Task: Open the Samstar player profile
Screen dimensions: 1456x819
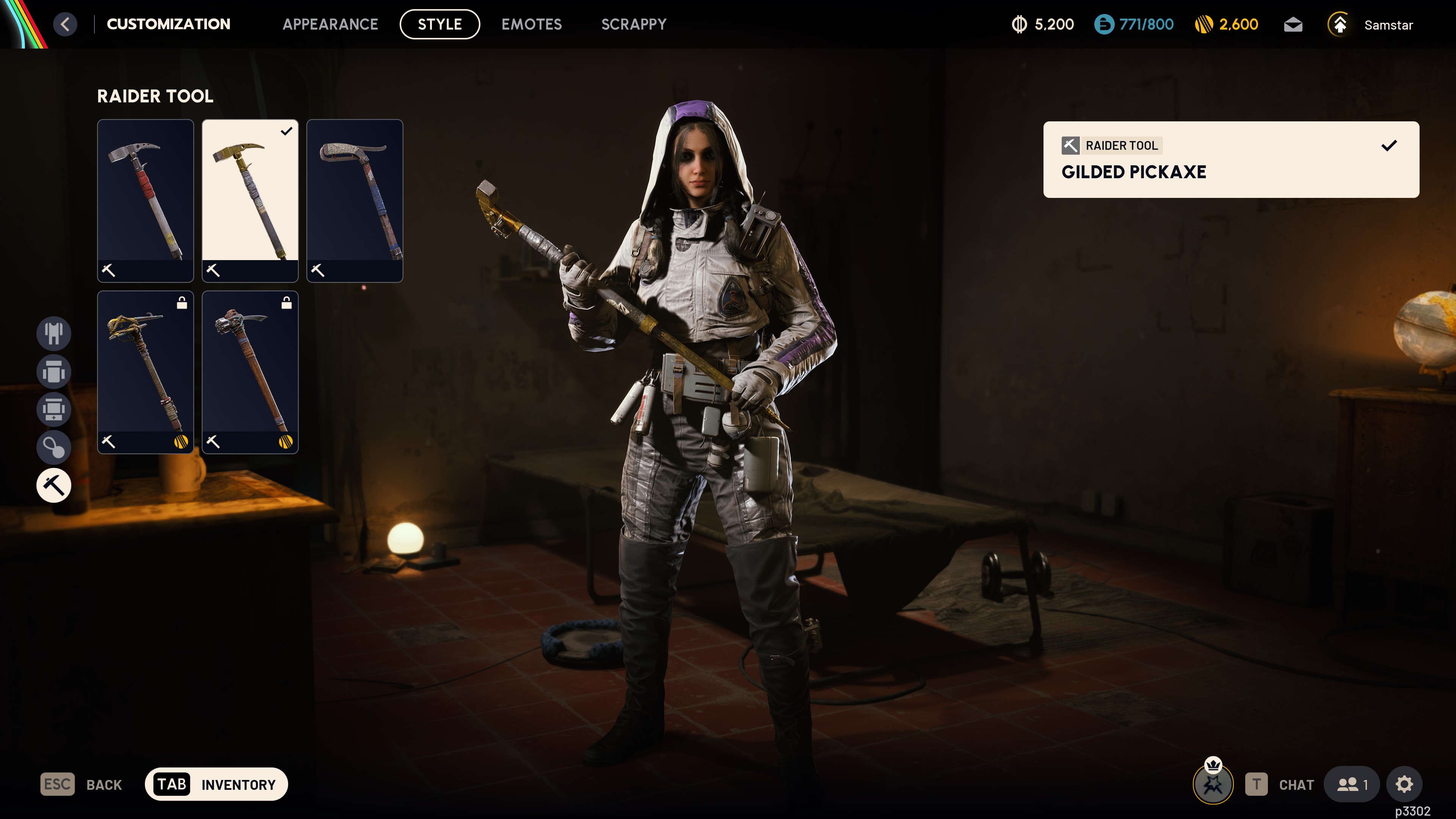Action: click(1388, 25)
